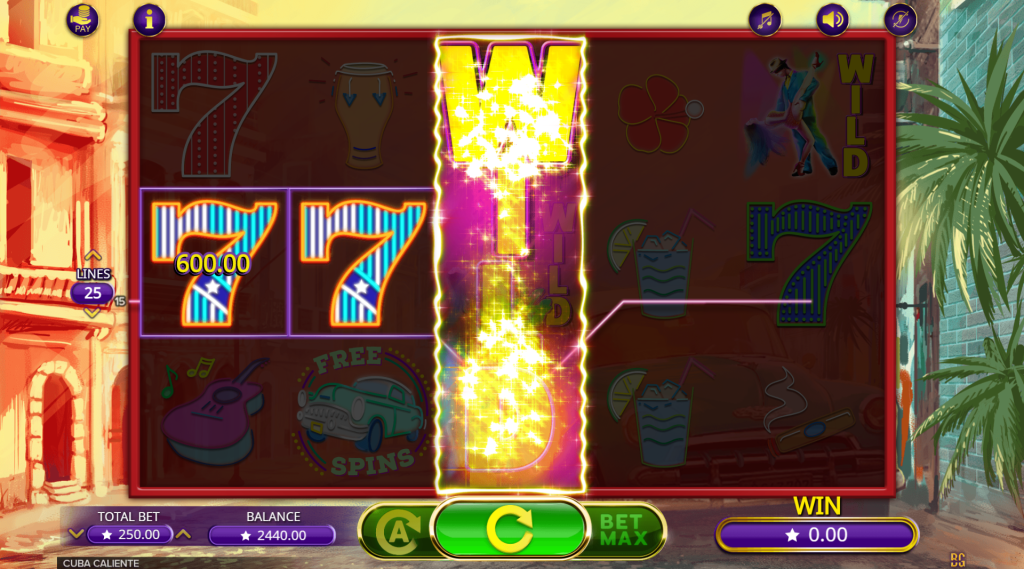Lower the total bet amount
The height and width of the screenshot is (569, 1024).
(76, 535)
